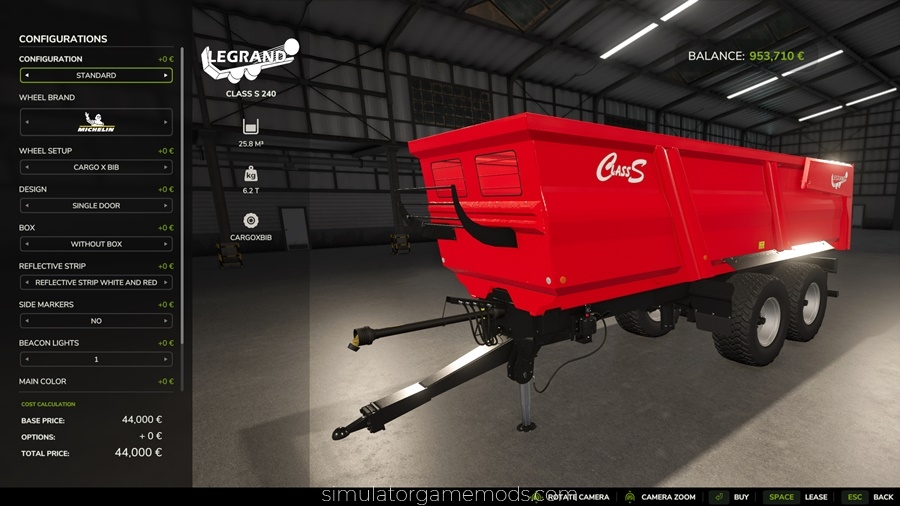Toggle Side Markers using the right arrow
The image size is (900, 506).
point(166,321)
